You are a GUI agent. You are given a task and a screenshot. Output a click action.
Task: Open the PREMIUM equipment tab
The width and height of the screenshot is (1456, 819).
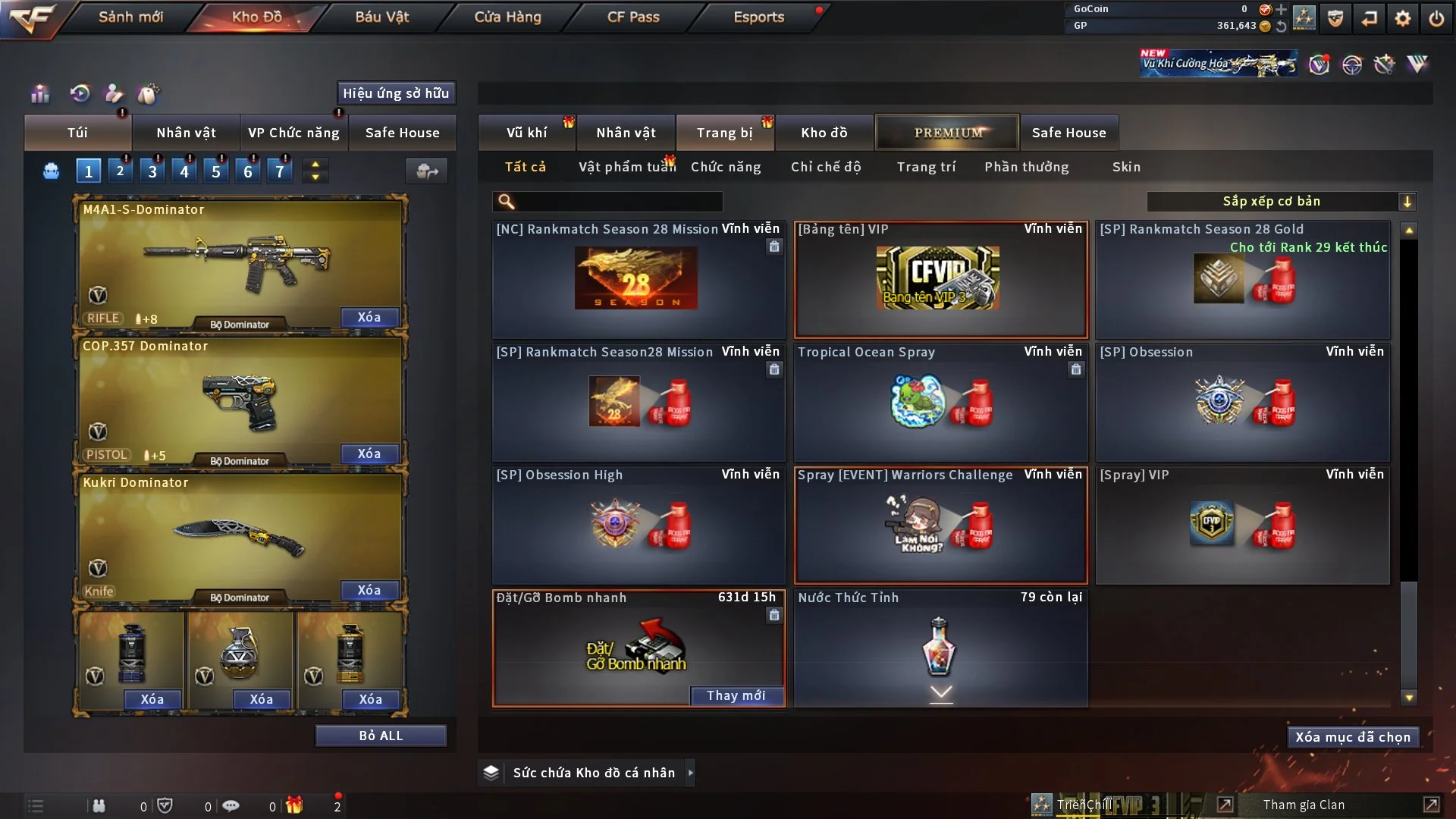click(x=947, y=132)
